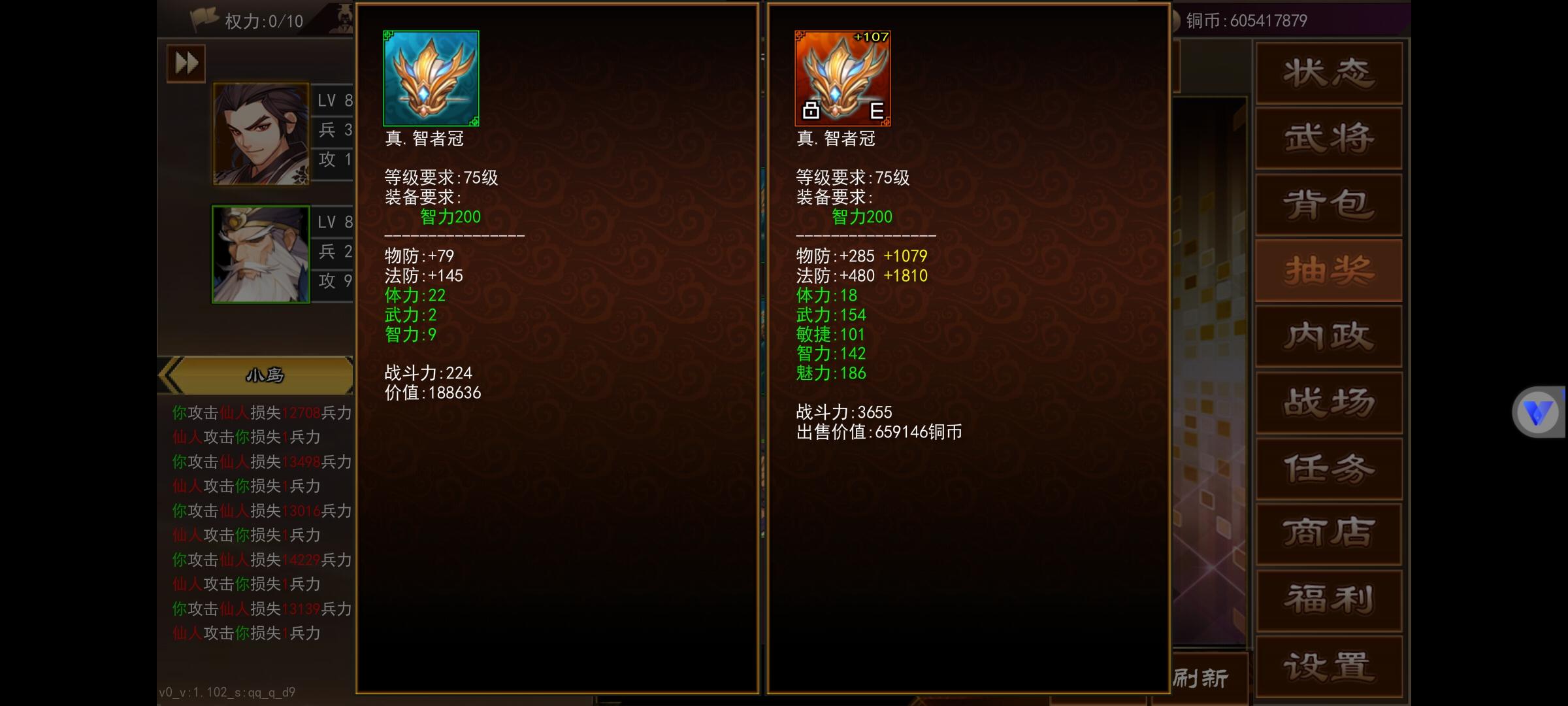Expand the left hero panel with double-arrow
This screenshot has height=706, width=1568.
185,62
